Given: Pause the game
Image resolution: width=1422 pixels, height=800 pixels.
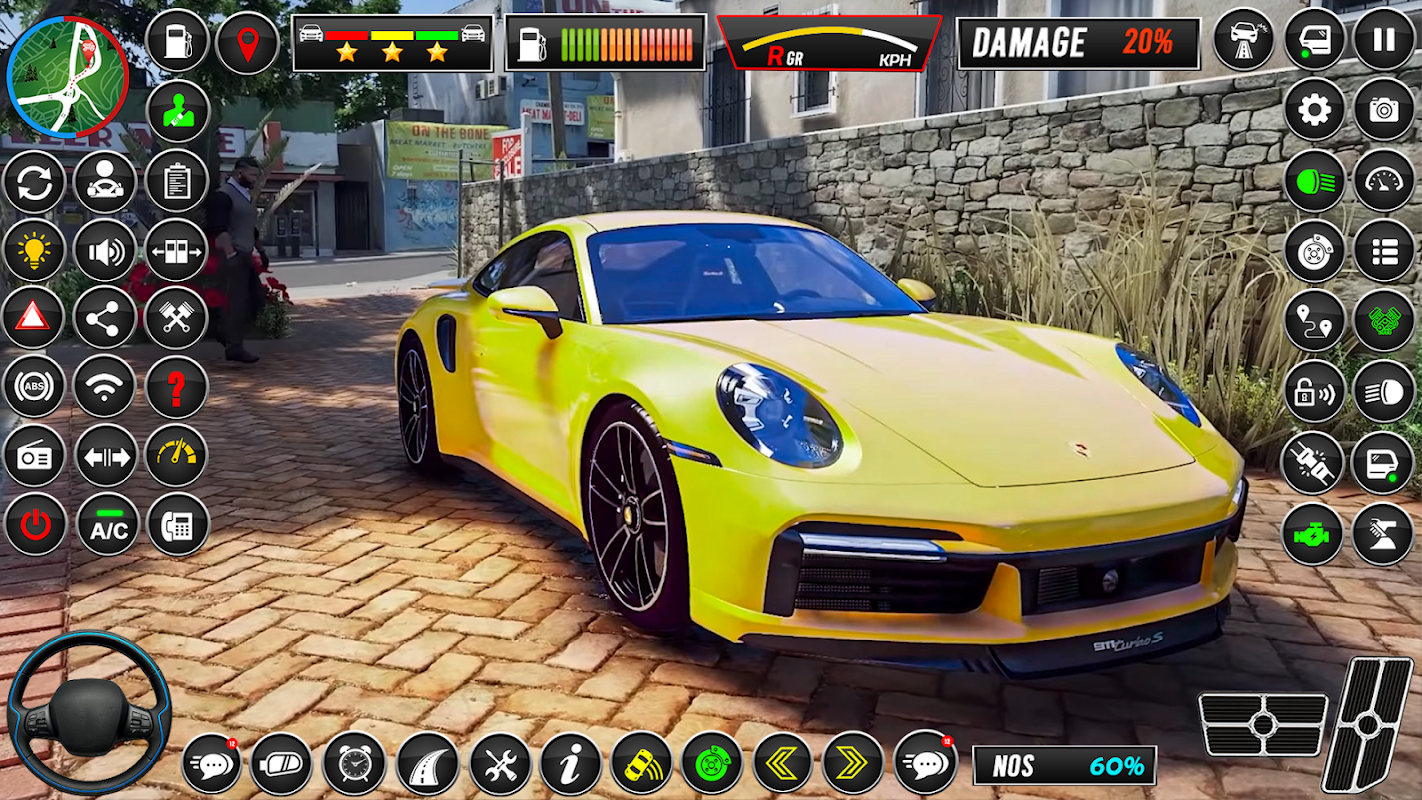Looking at the screenshot, I should [x=1384, y=40].
